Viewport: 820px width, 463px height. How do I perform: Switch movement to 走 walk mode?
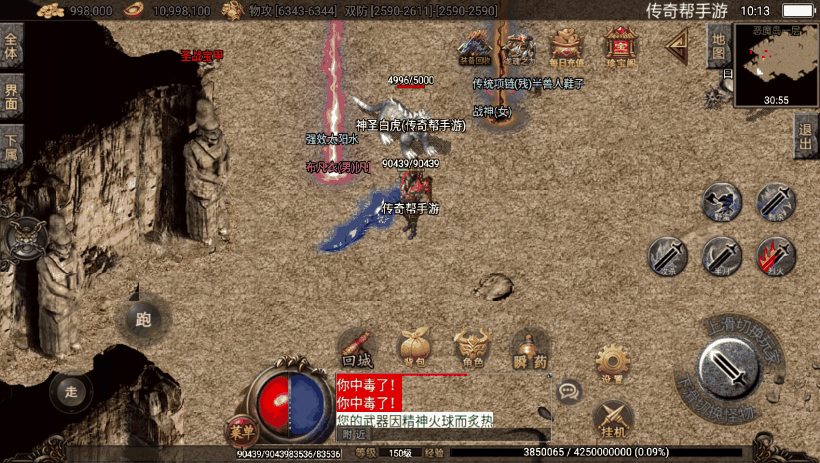coord(70,391)
